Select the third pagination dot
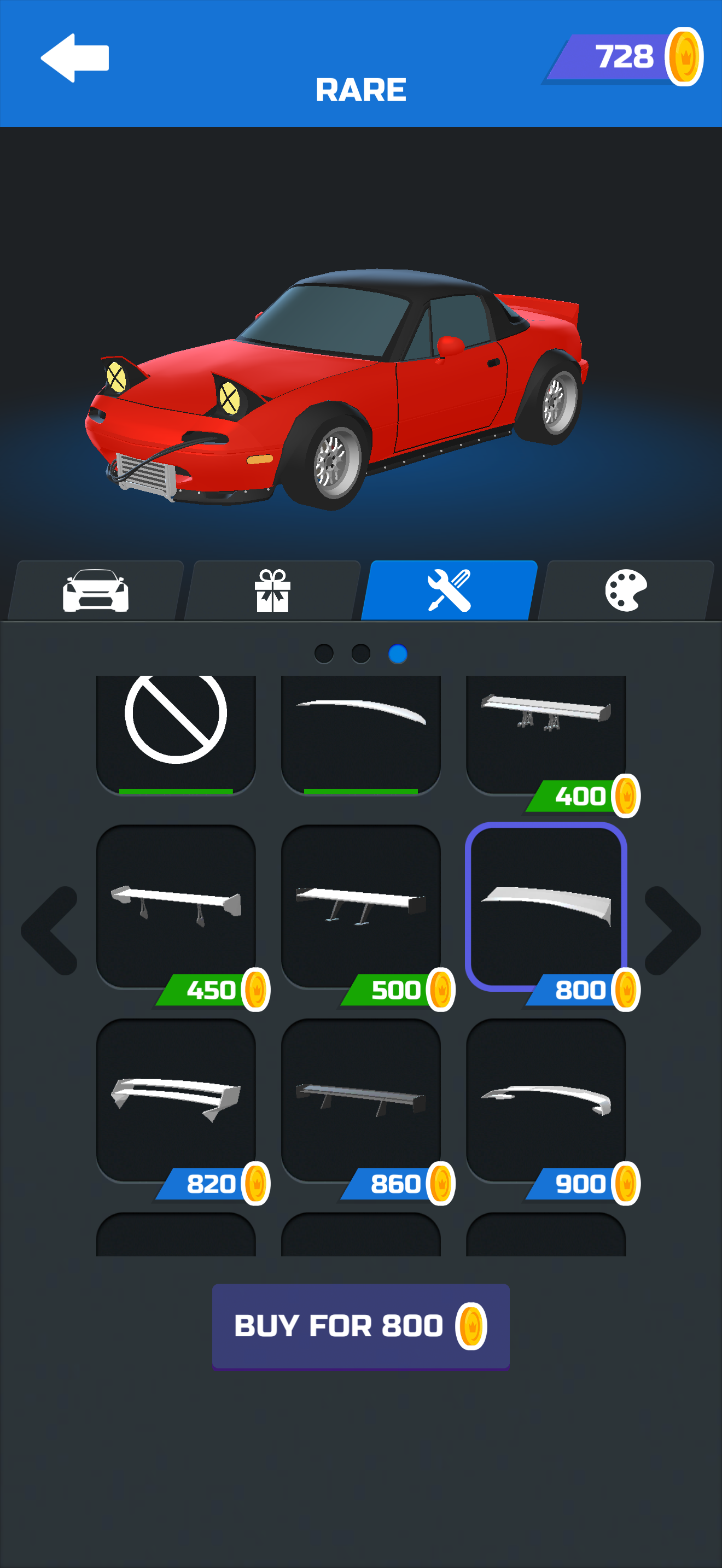The image size is (722, 1568). [399, 653]
